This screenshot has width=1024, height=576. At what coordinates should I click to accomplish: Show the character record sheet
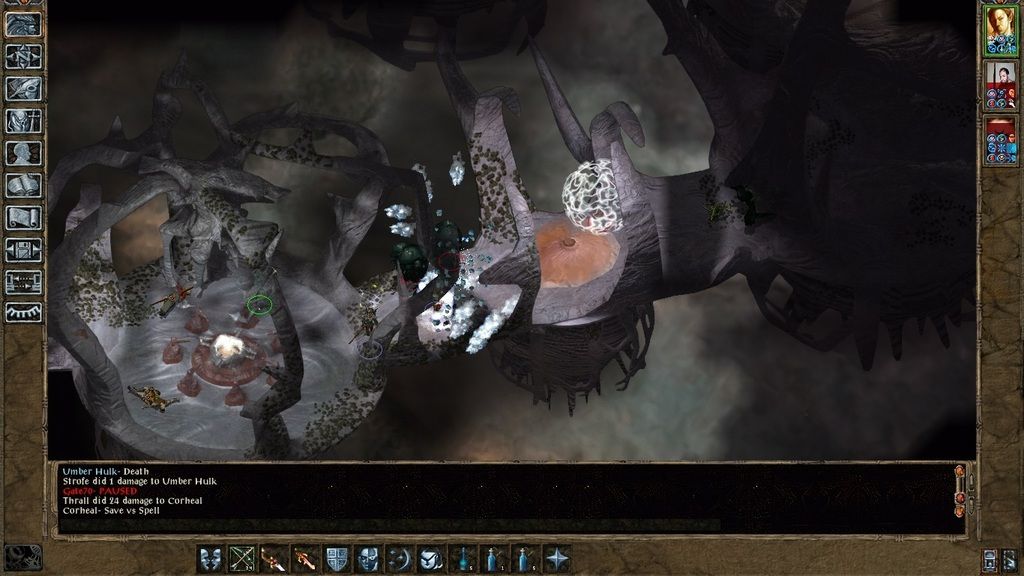tap(23, 153)
